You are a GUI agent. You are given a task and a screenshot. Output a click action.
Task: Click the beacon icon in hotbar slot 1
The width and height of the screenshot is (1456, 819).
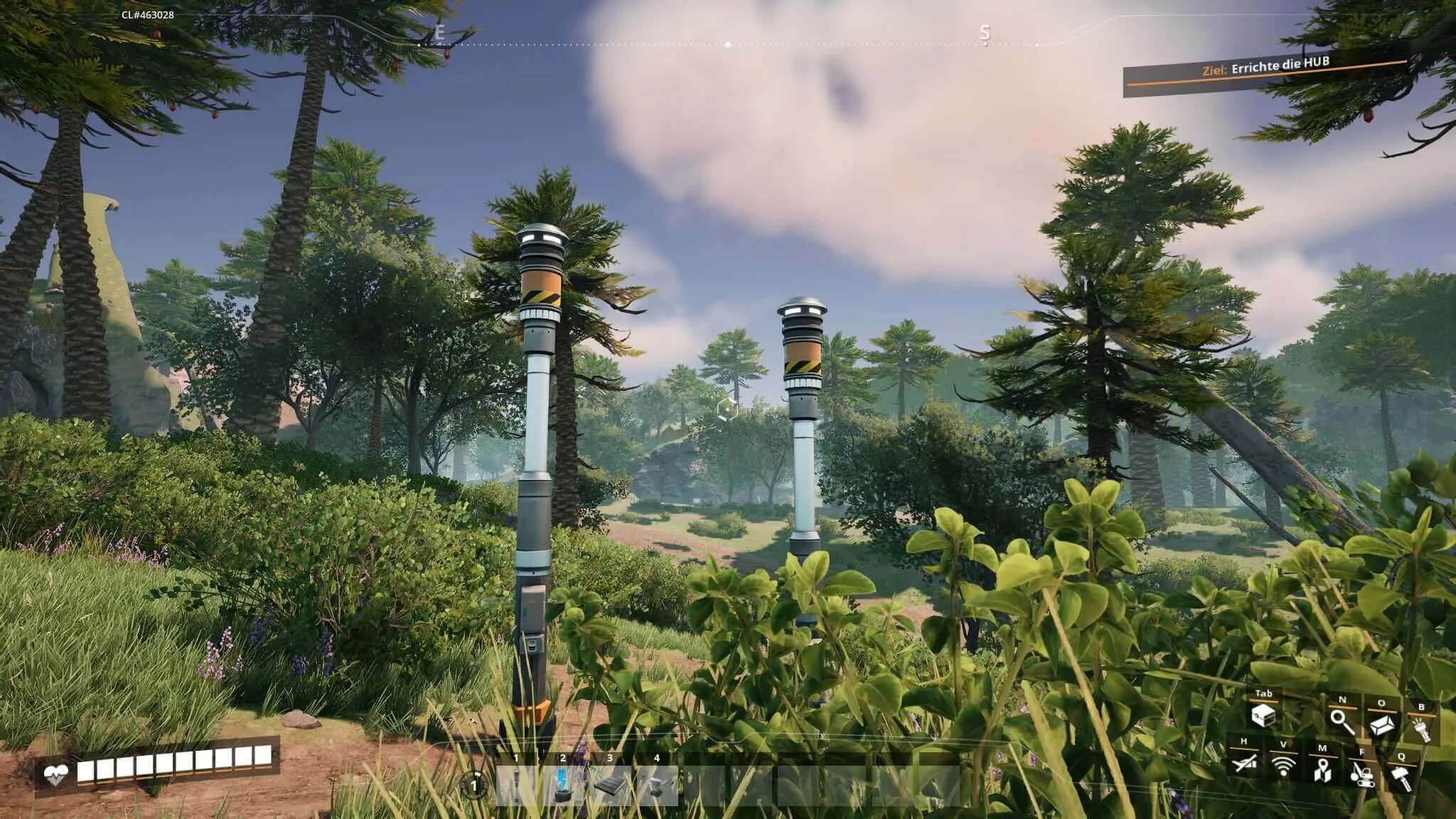pyautogui.click(x=515, y=785)
